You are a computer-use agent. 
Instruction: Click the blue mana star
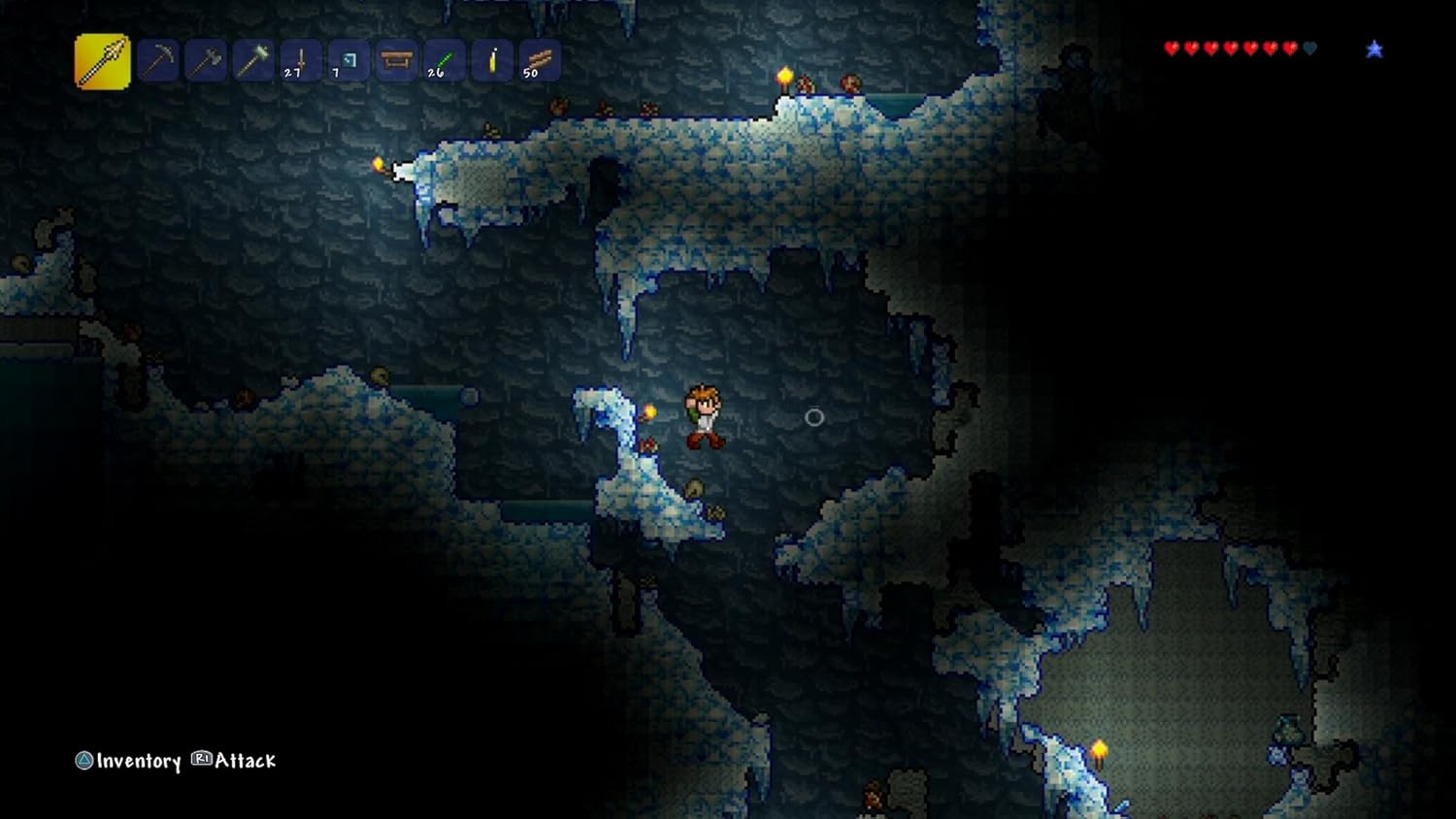[1375, 48]
